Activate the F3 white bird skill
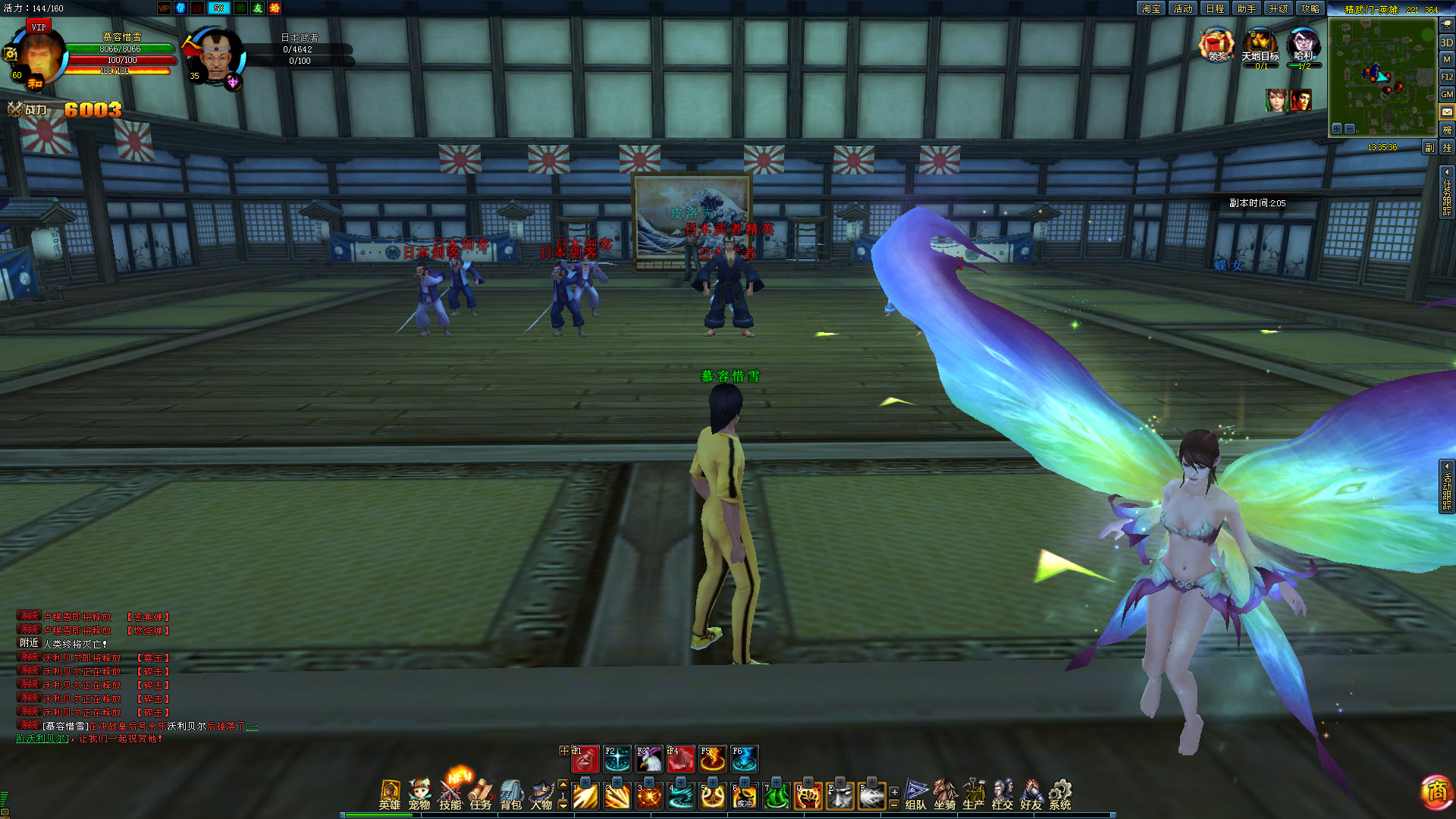The height and width of the screenshot is (819, 1456). click(648, 758)
